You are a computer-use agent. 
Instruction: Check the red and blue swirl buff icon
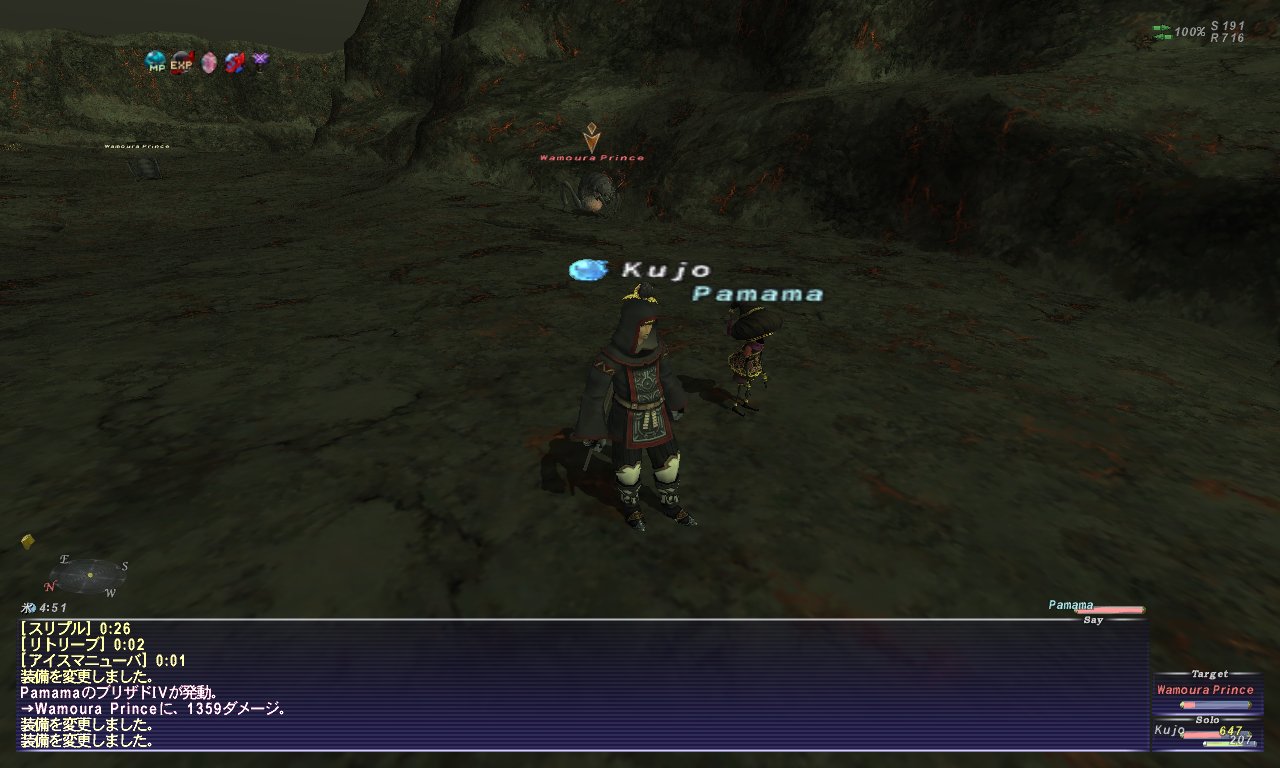pos(234,63)
